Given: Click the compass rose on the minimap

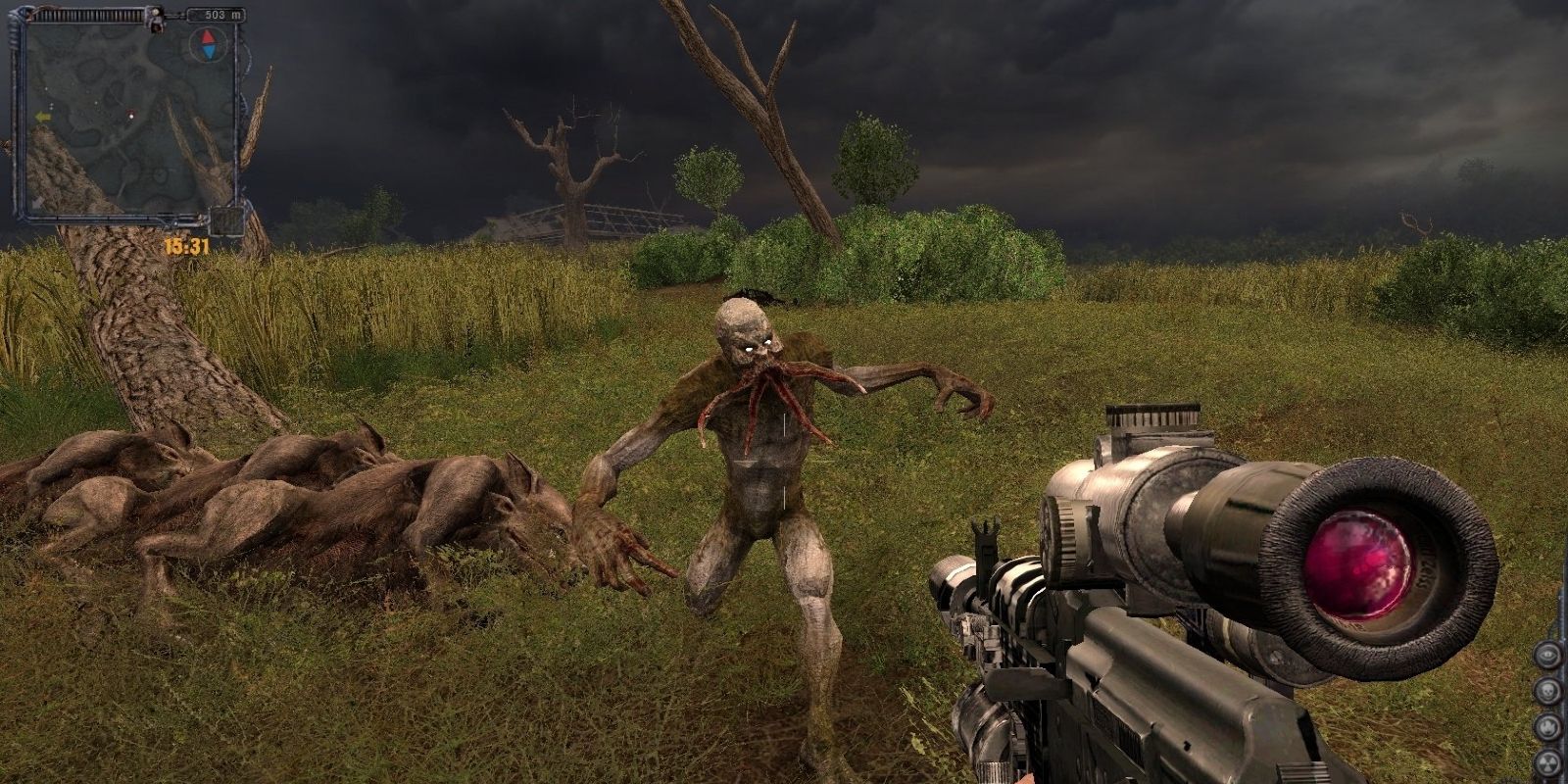Looking at the screenshot, I should coord(208,44).
